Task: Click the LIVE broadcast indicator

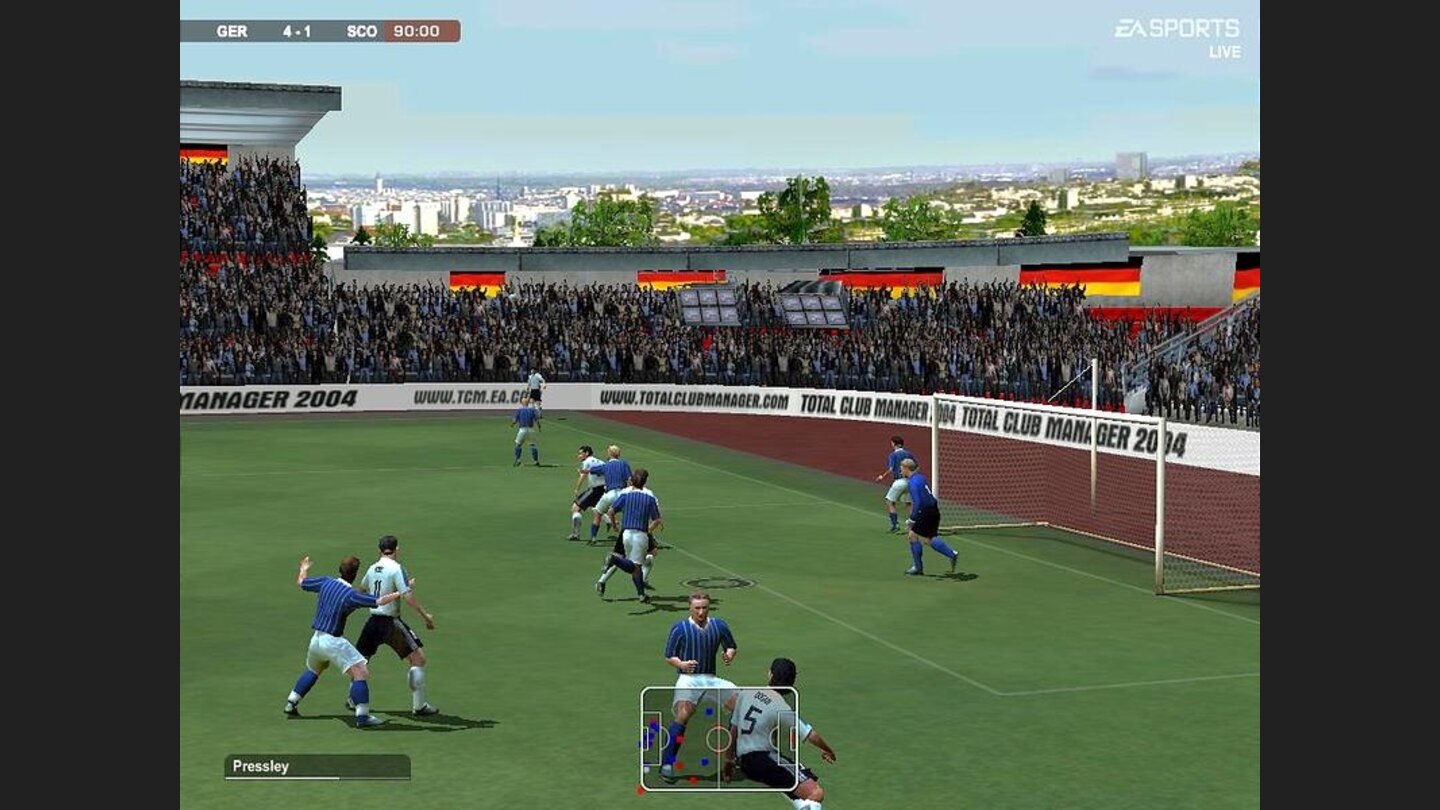Action: pyautogui.click(x=1227, y=52)
